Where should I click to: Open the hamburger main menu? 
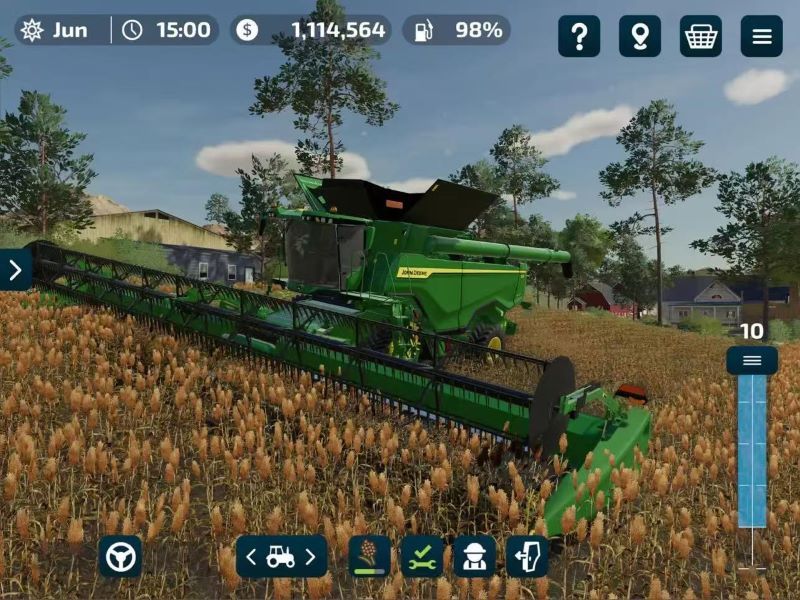(x=762, y=36)
